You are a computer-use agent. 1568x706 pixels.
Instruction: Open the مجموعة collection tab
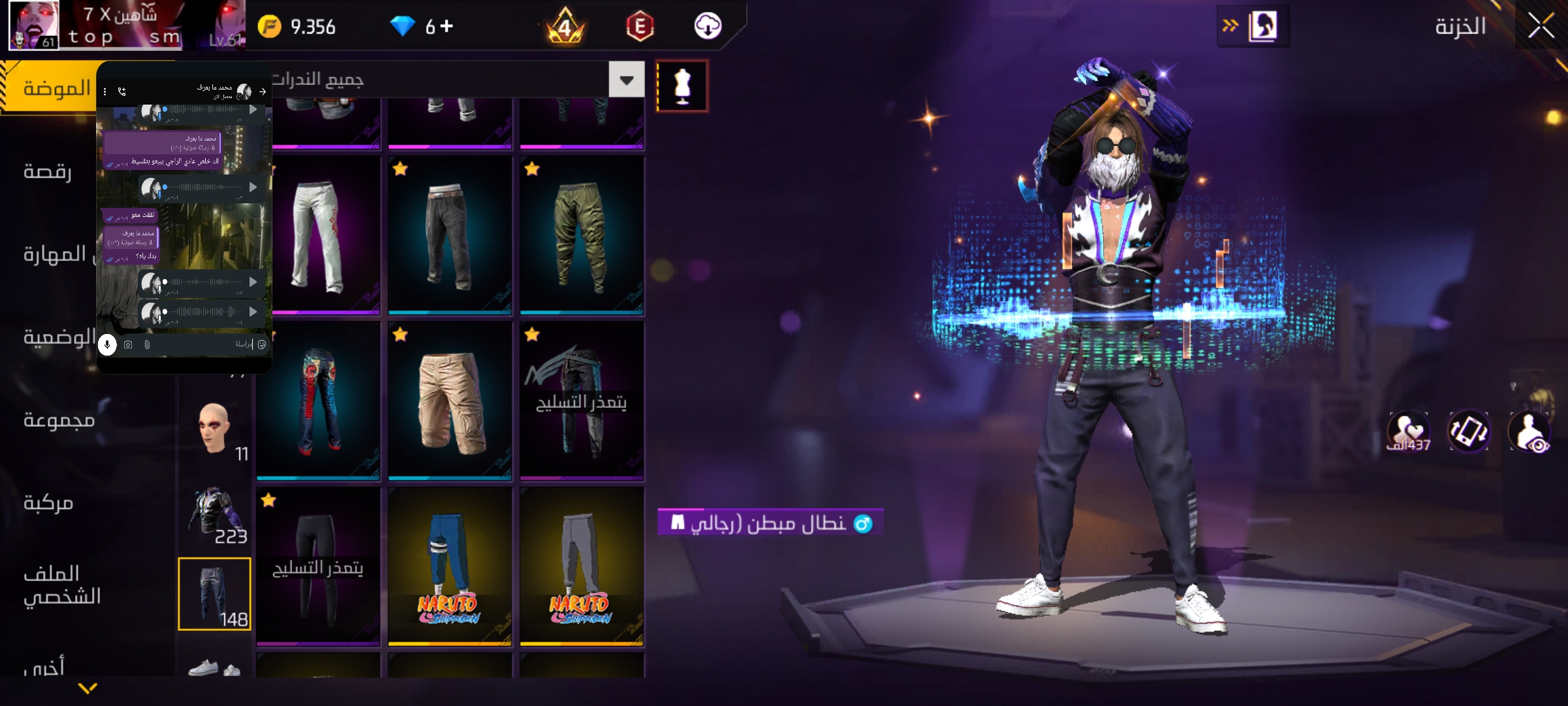coord(59,420)
